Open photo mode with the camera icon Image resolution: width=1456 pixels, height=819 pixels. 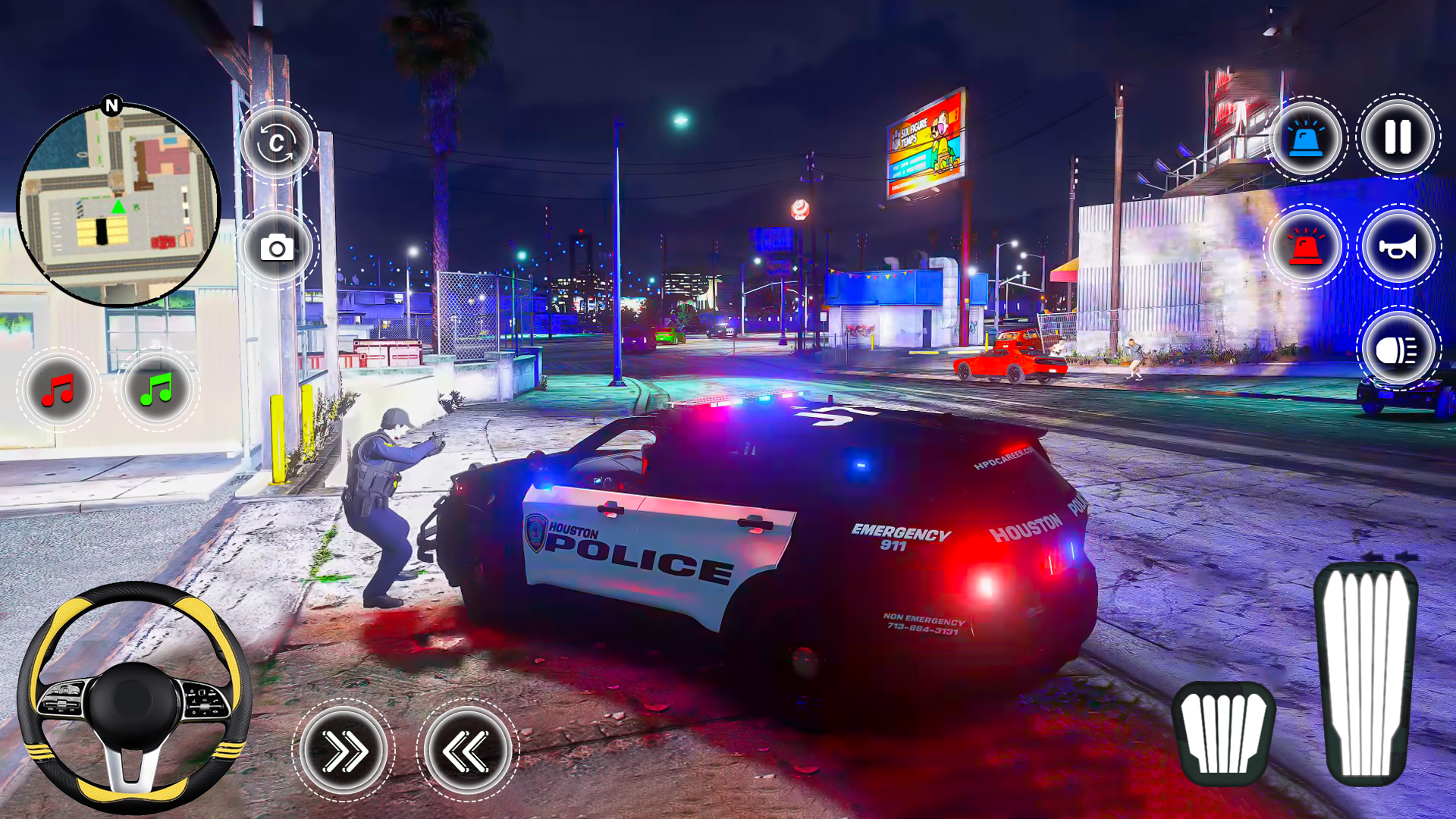coord(278,248)
